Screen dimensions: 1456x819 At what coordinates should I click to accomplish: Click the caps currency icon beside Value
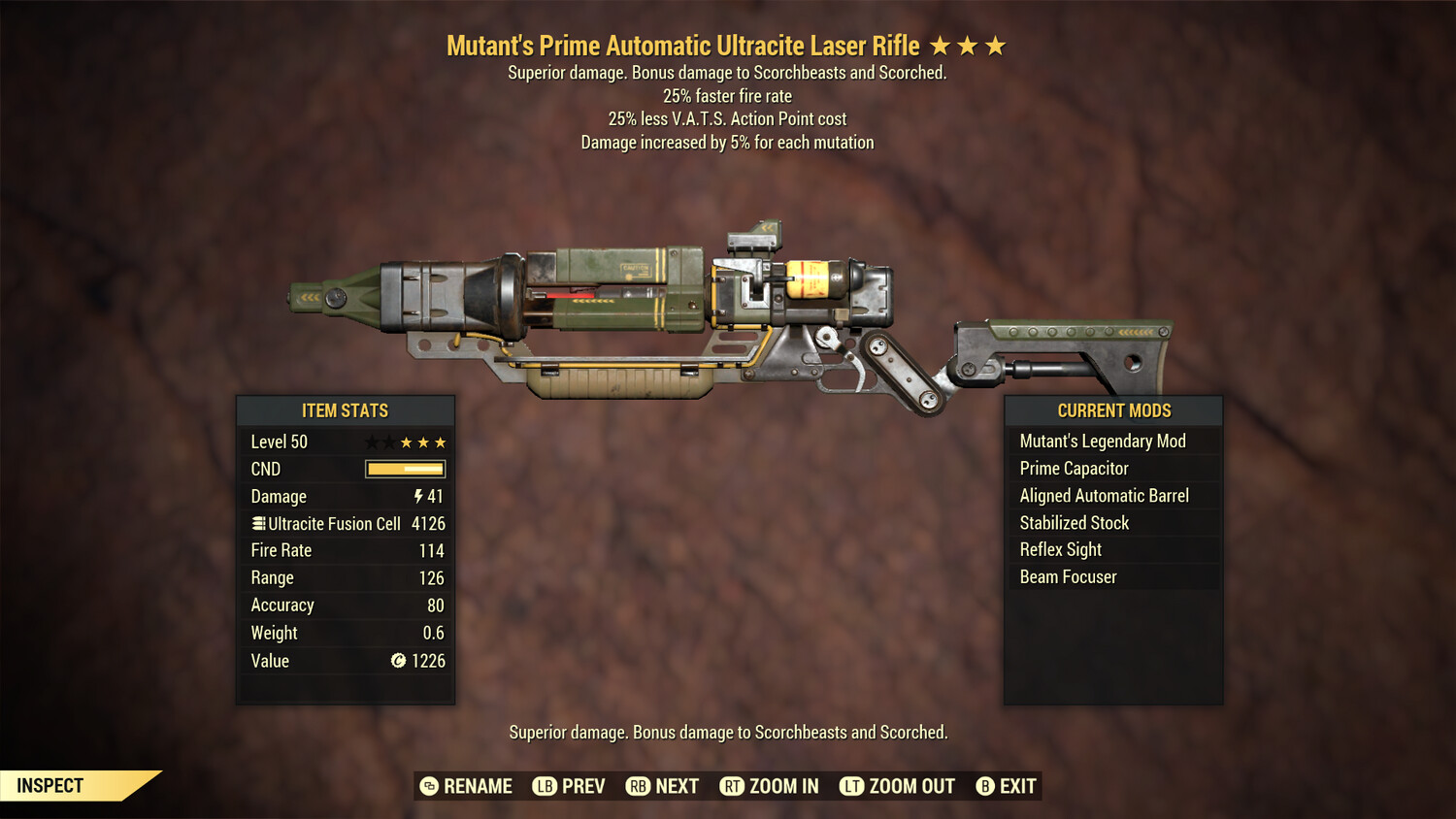click(398, 661)
